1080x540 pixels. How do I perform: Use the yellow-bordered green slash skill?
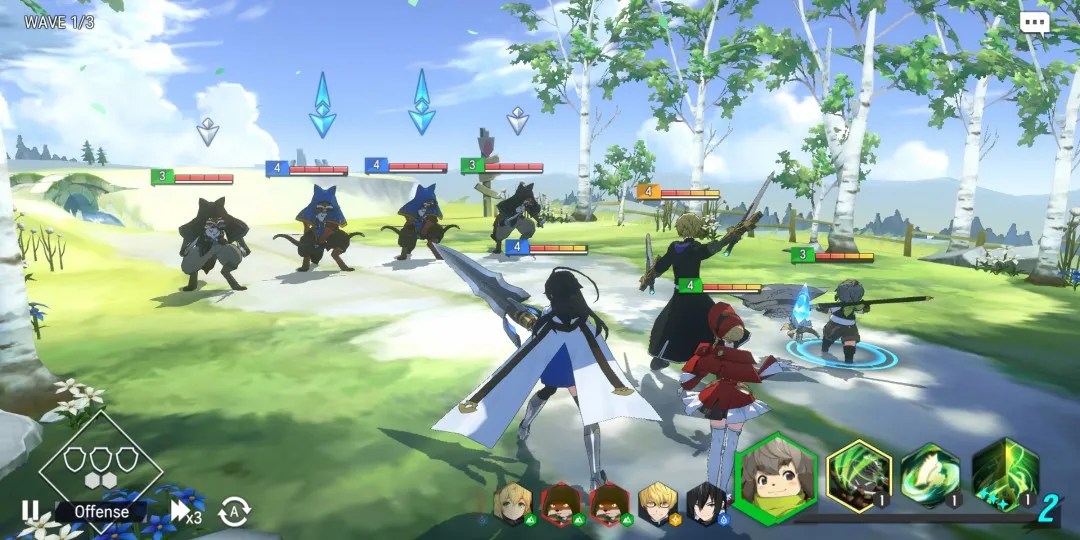(859, 474)
